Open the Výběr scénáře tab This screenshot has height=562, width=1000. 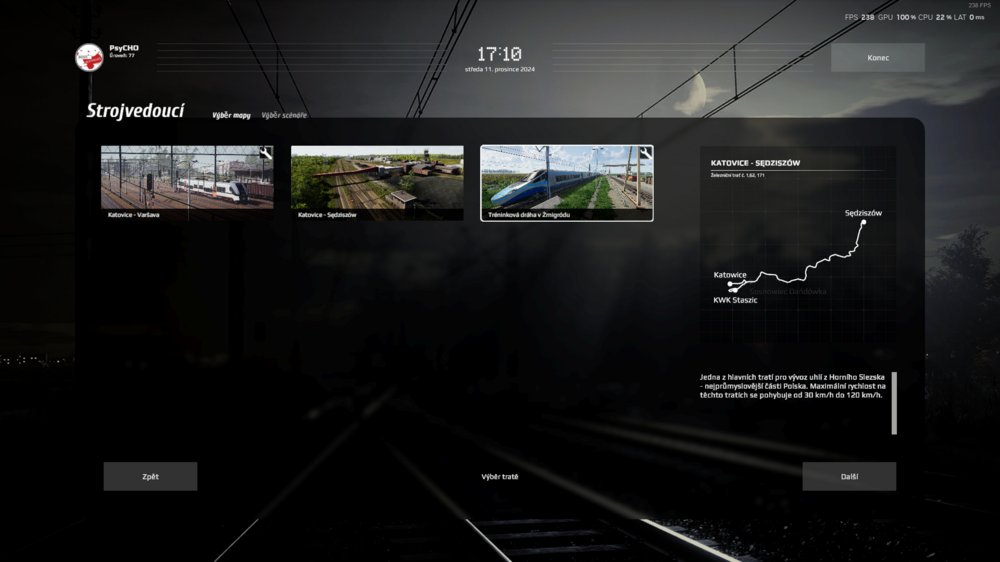tap(284, 115)
